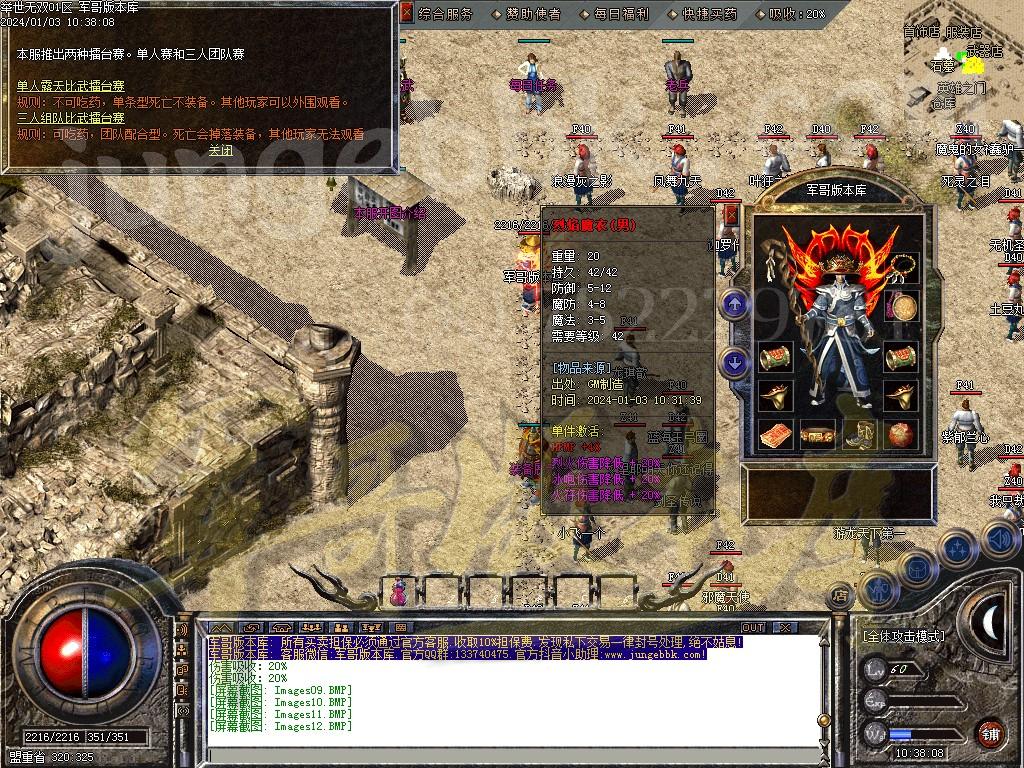Click the down arrow on the equipment panel
The image size is (1024, 768).
coord(736,362)
